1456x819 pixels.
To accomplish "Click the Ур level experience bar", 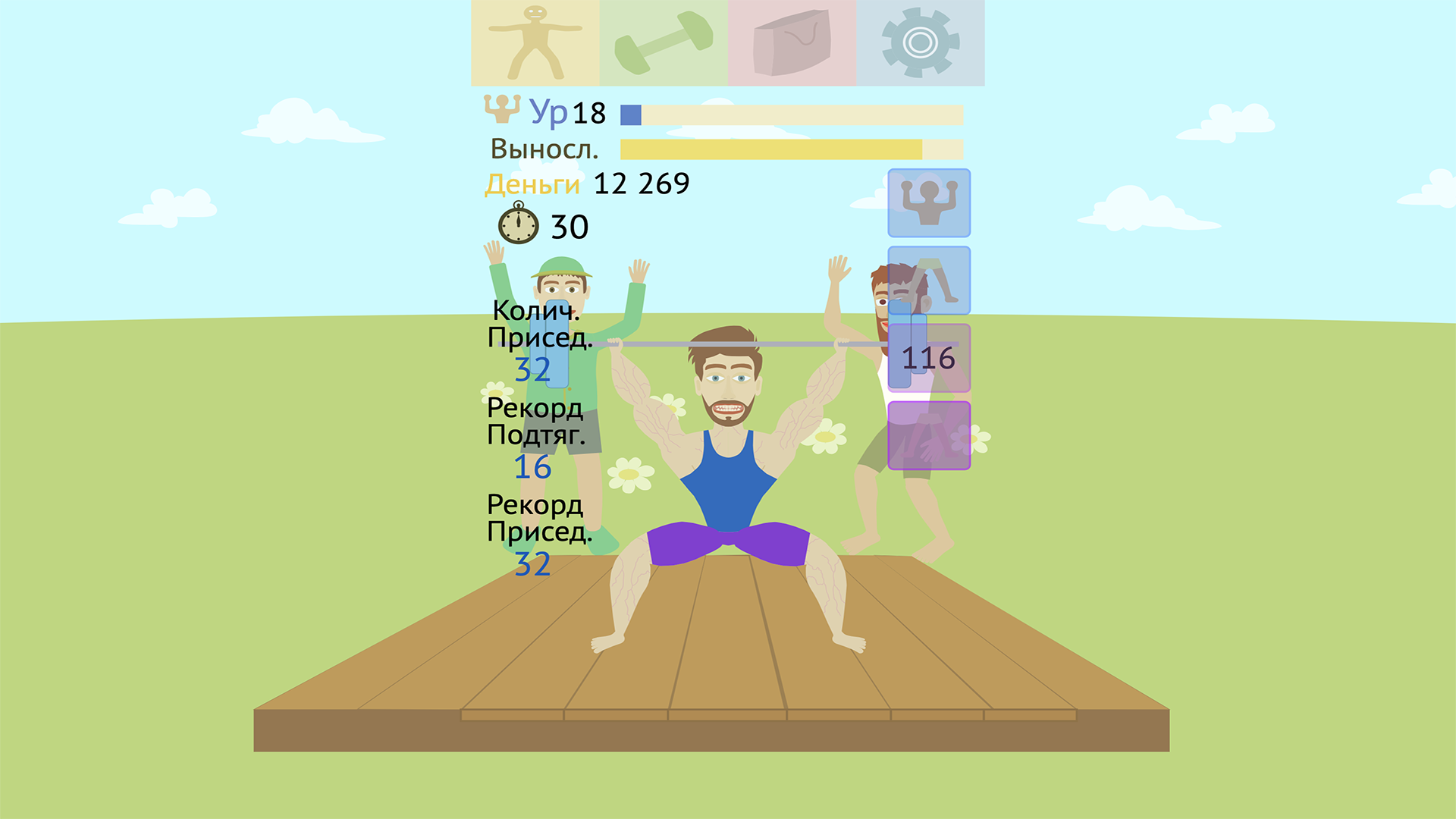I will point(792,114).
